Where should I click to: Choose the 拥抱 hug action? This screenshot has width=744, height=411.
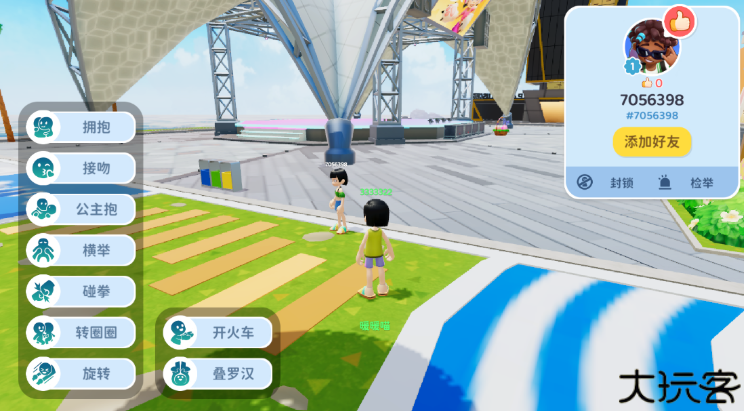pyautogui.click(x=81, y=127)
